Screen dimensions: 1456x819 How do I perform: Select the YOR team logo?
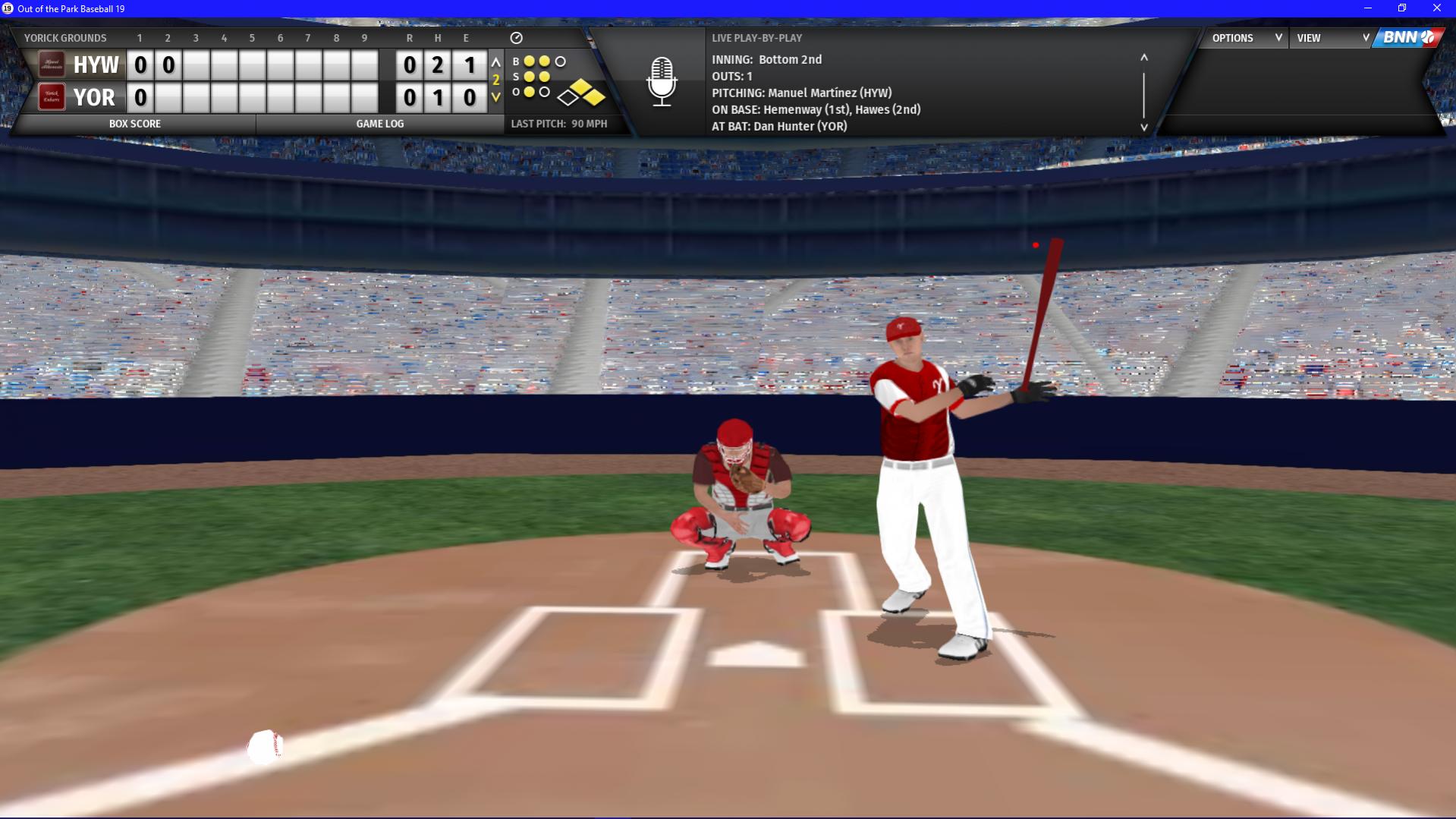(52, 97)
